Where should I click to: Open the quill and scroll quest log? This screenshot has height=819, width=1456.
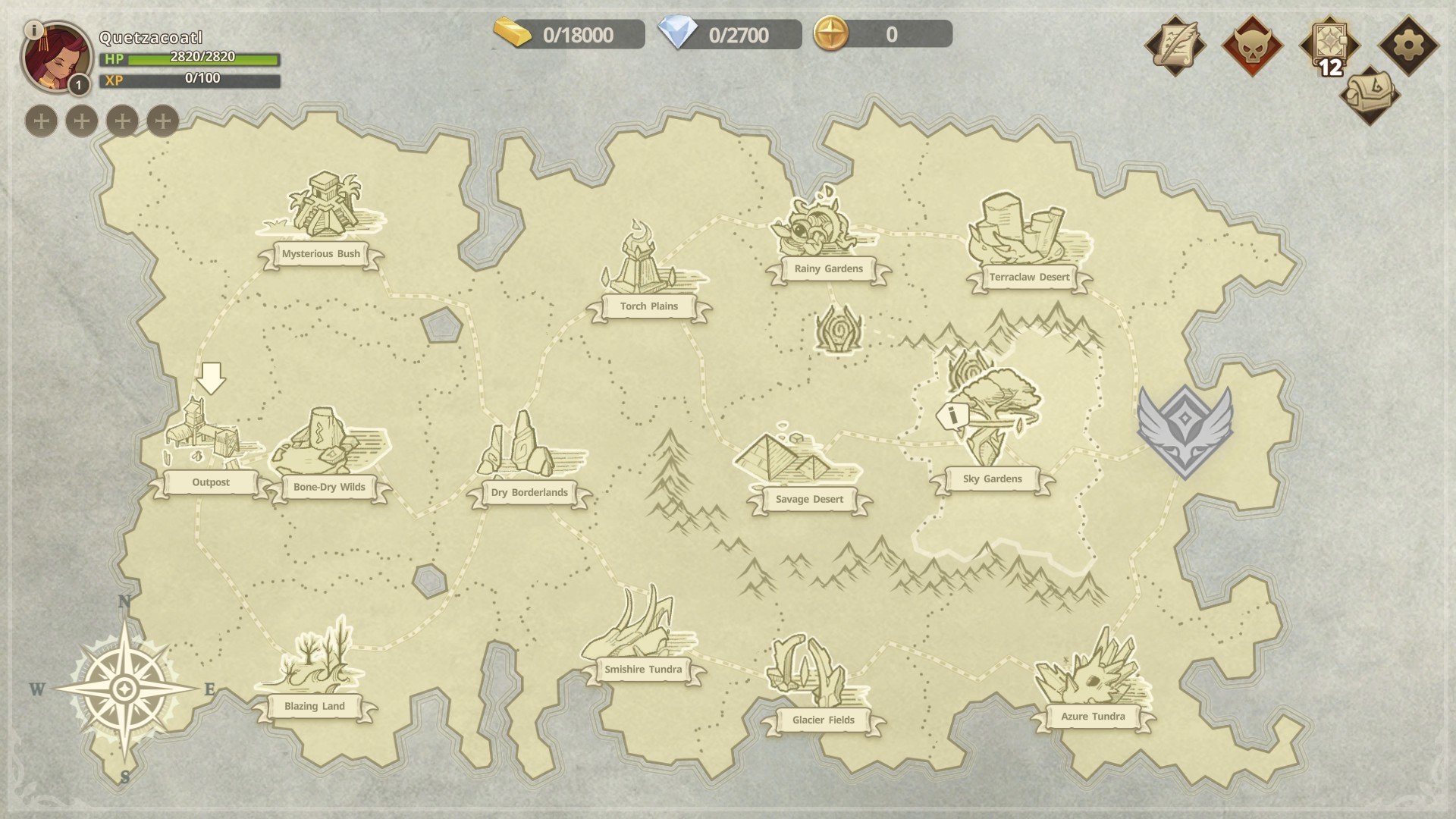click(1175, 45)
